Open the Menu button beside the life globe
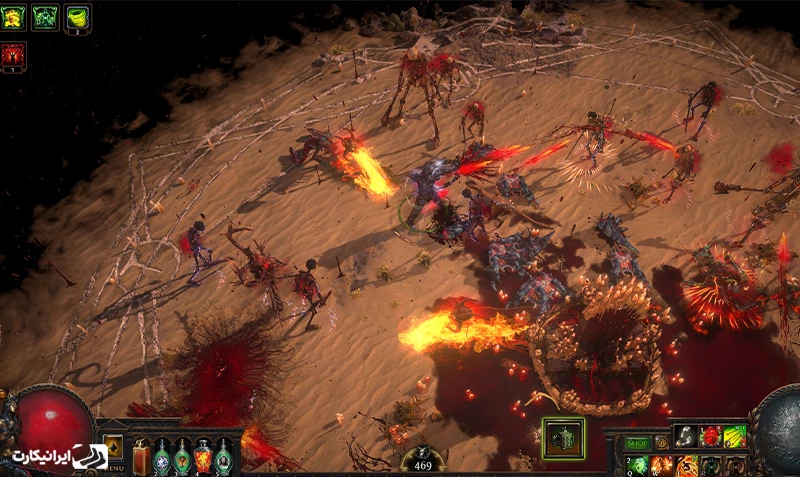 point(113,466)
